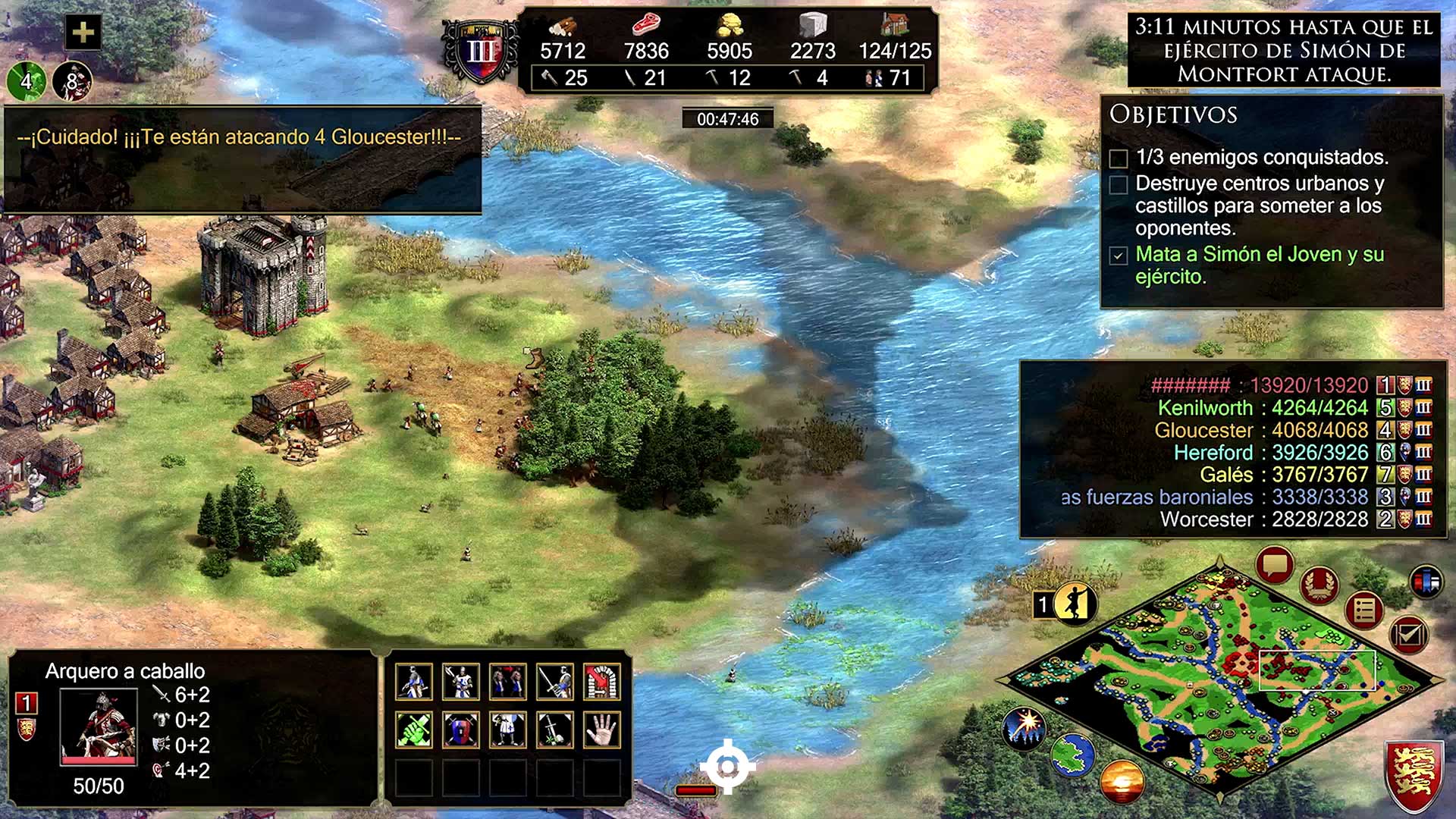This screenshot has width=1456, height=819.
Task: Open the diplomacy laurel wreath button
Action: (x=1319, y=584)
